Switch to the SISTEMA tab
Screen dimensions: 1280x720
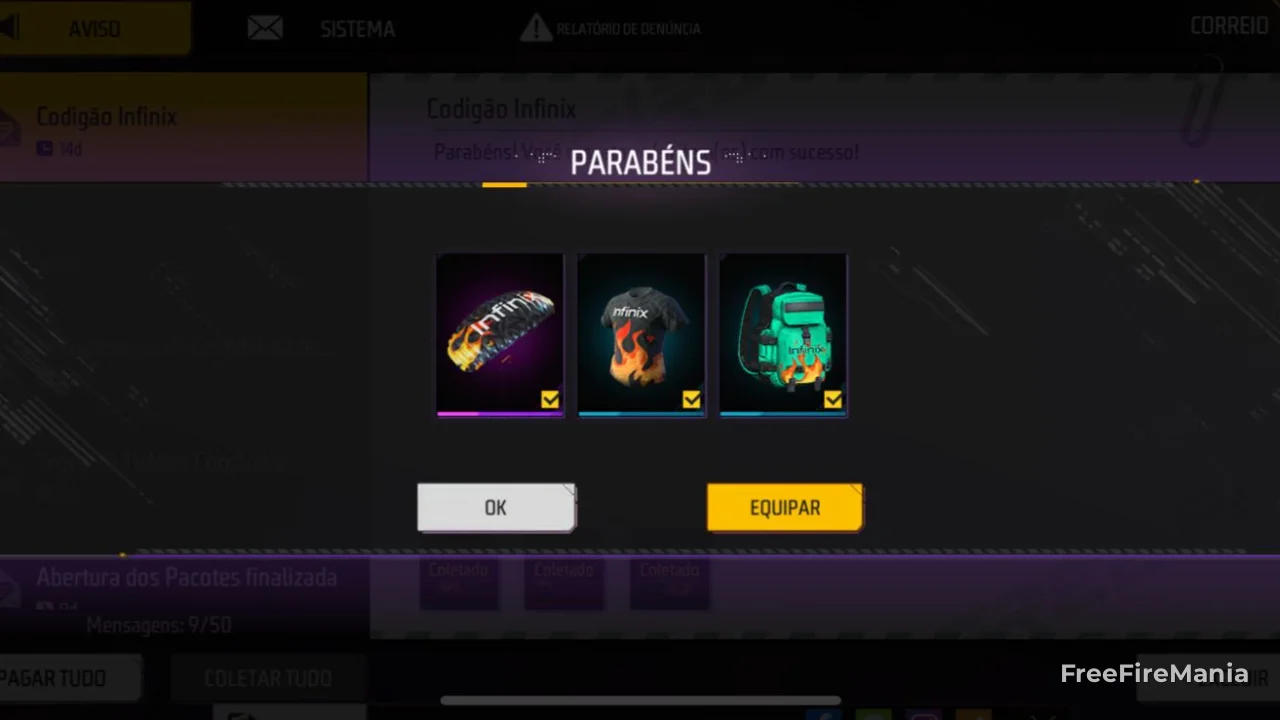pyautogui.click(x=357, y=28)
